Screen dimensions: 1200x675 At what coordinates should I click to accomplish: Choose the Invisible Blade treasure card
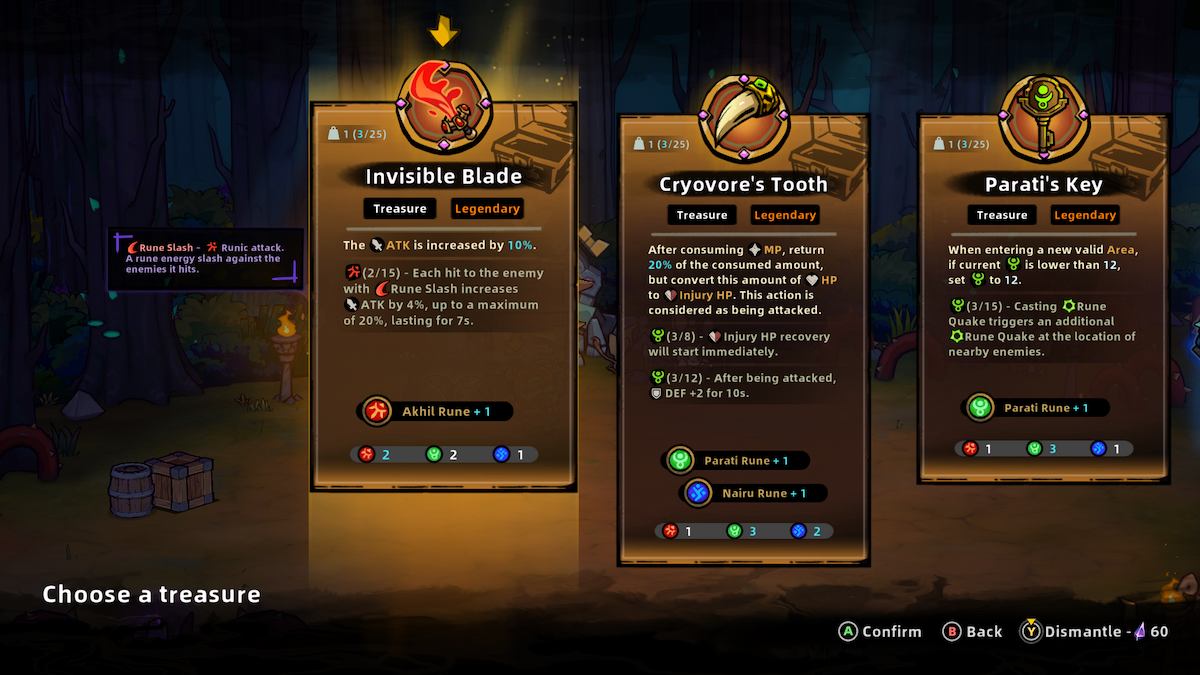point(443,300)
